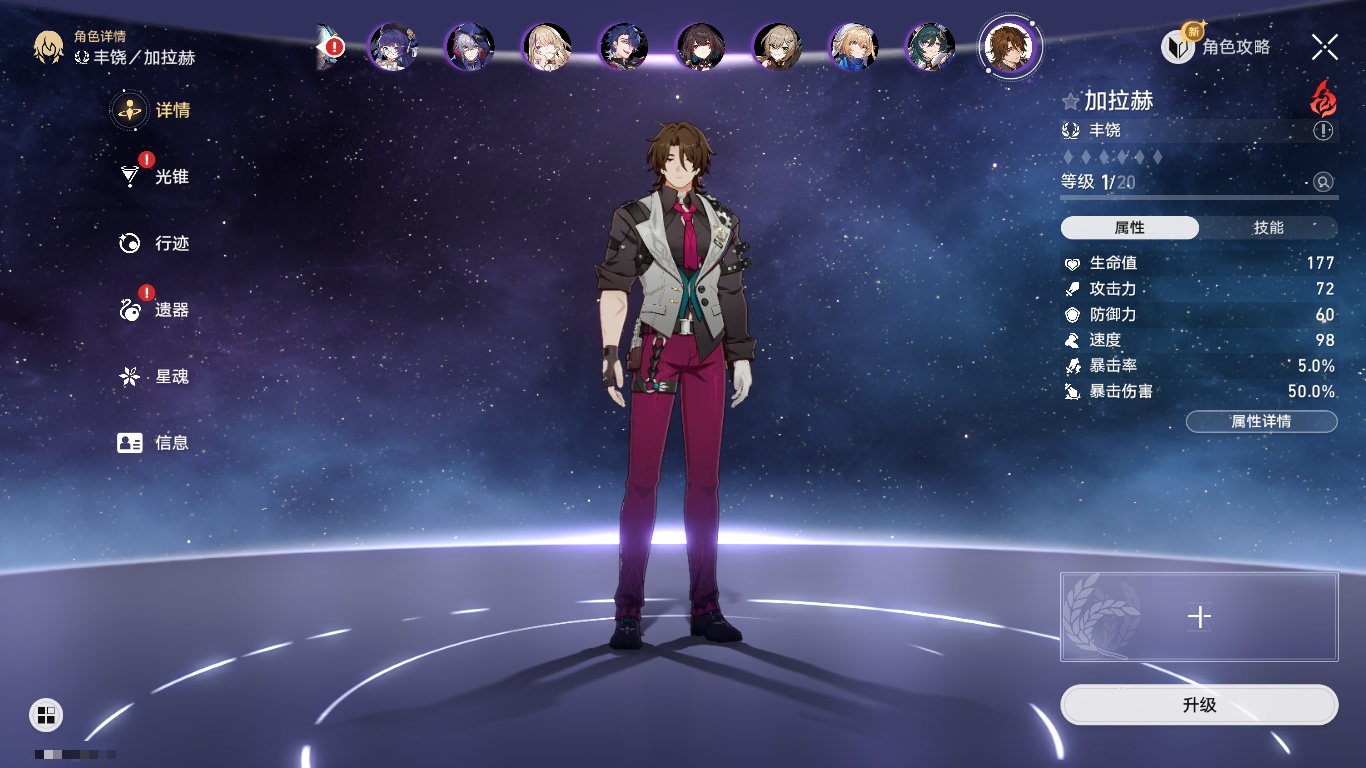The width and height of the screenshot is (1366, 768).
Task: Open the level preview magnifier icon
Action: pos(1323,182)
